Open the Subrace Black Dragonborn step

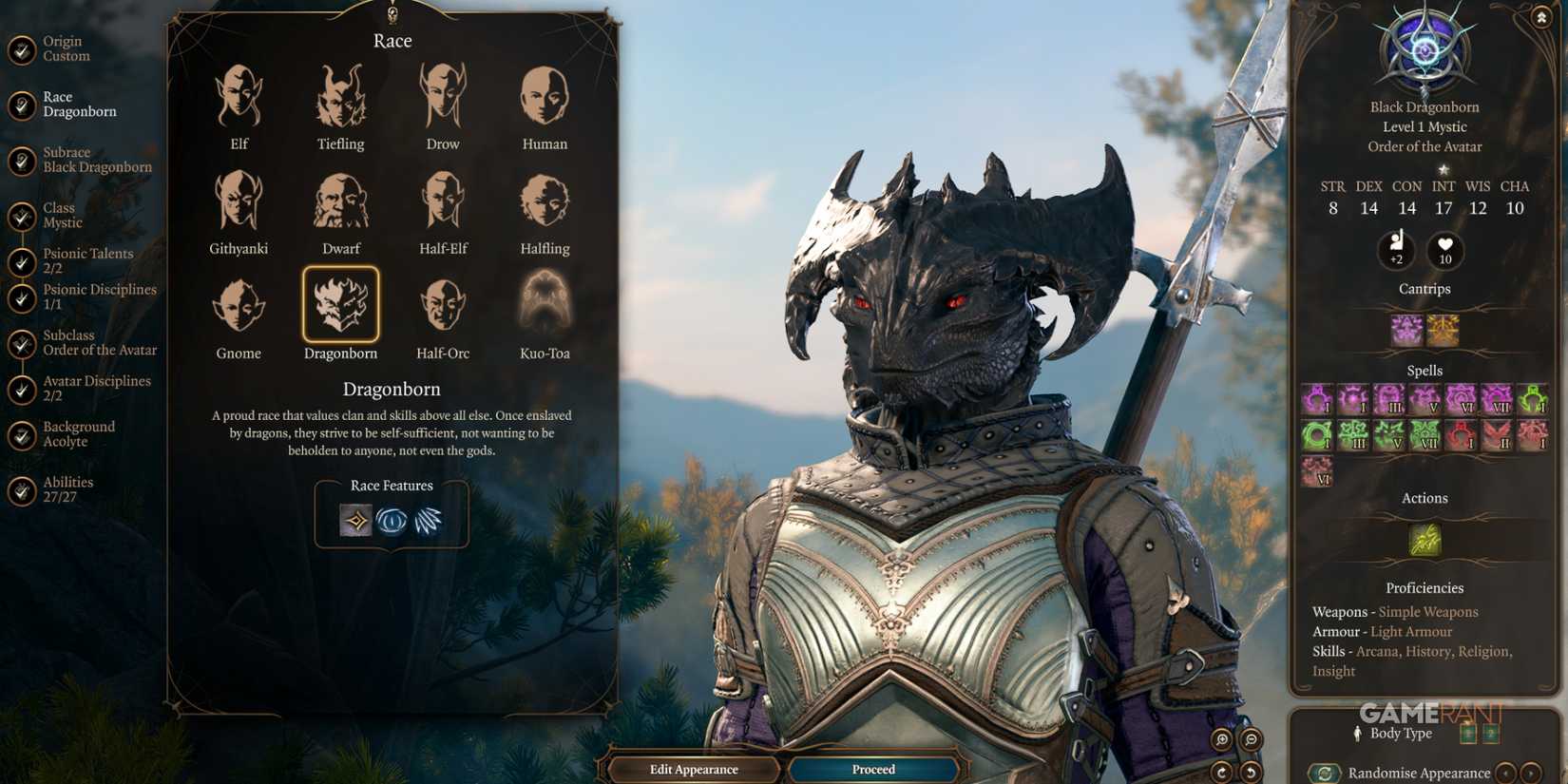coord(95,159)
